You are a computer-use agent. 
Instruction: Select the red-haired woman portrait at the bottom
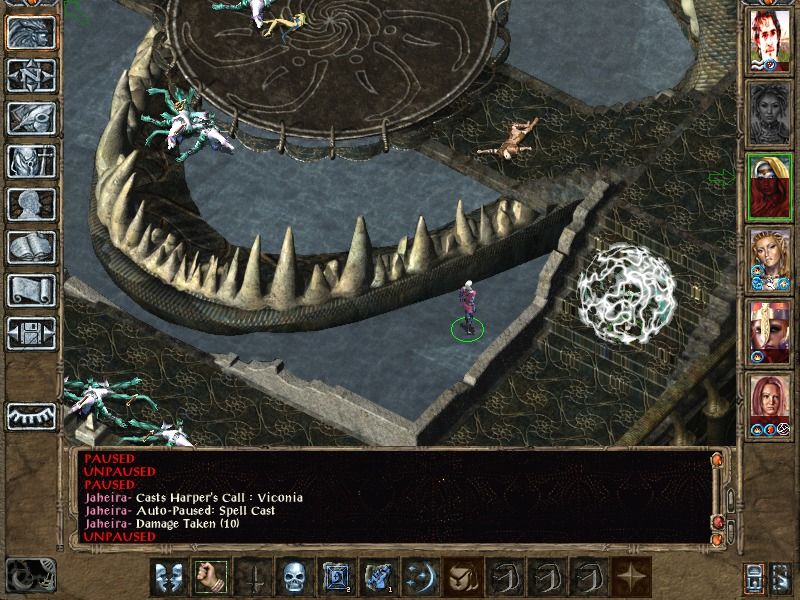point(769,405)
